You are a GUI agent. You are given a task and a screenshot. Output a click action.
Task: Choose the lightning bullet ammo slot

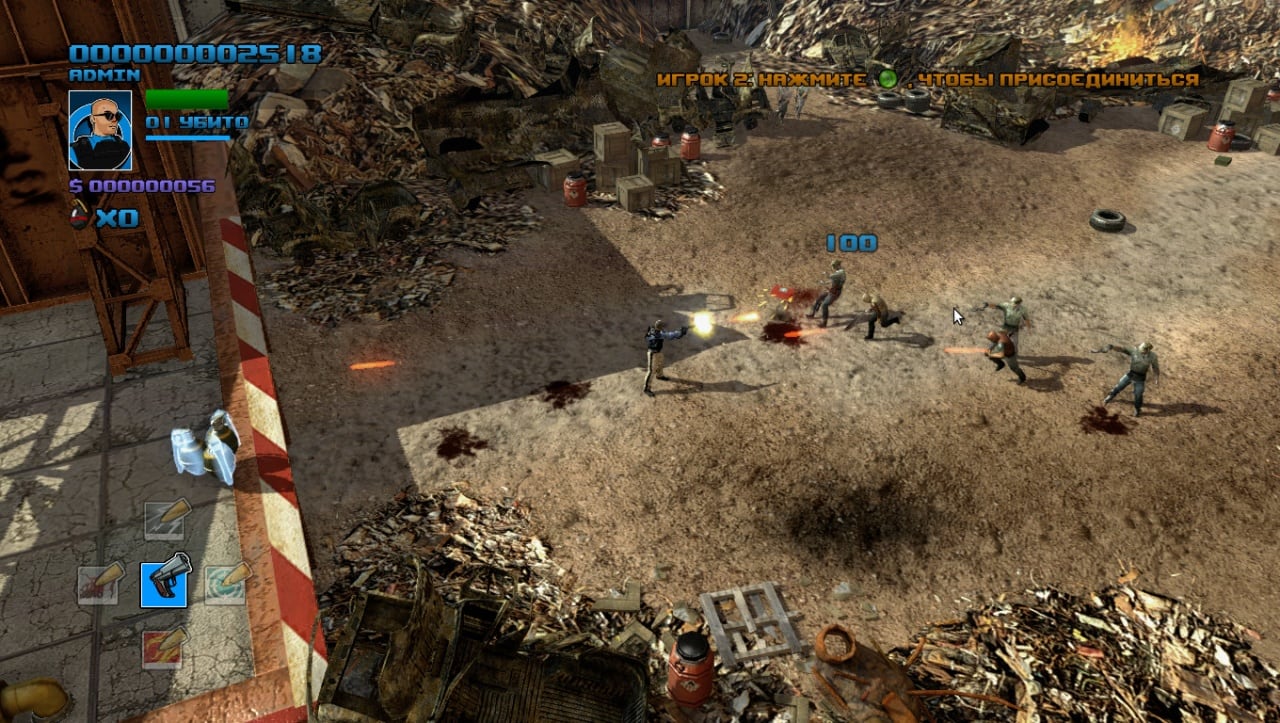point(164,518)
